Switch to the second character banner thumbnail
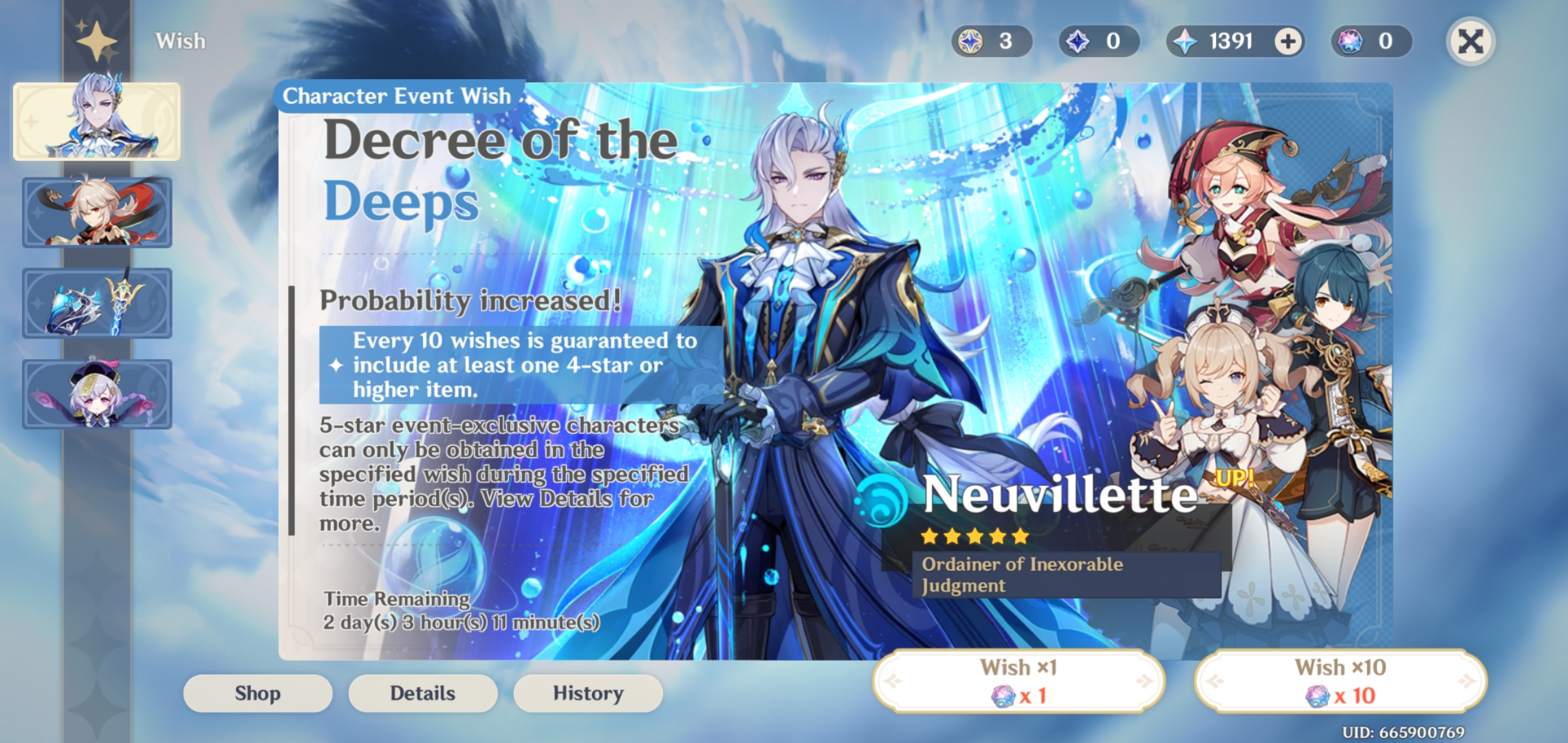 point(97,211)
